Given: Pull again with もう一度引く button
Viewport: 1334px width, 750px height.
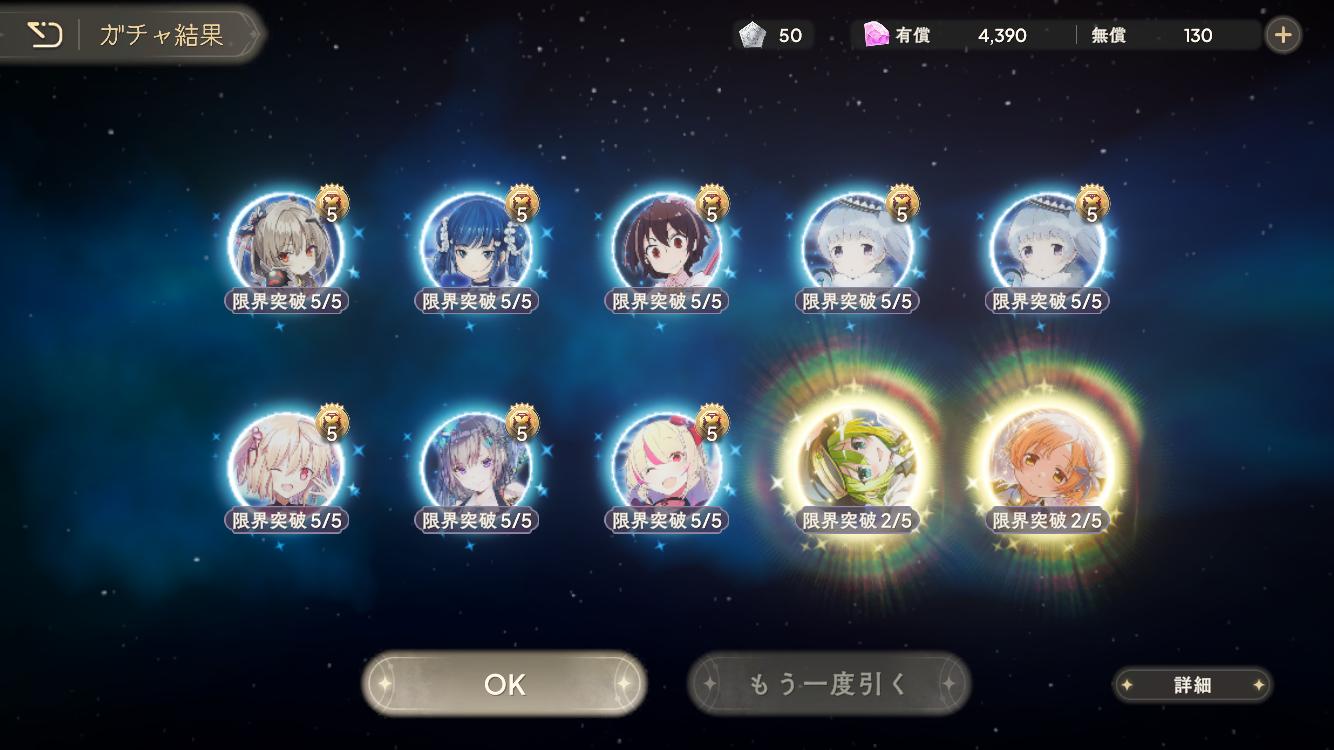Looking at the screenshot, I should (x=828, y=684).
